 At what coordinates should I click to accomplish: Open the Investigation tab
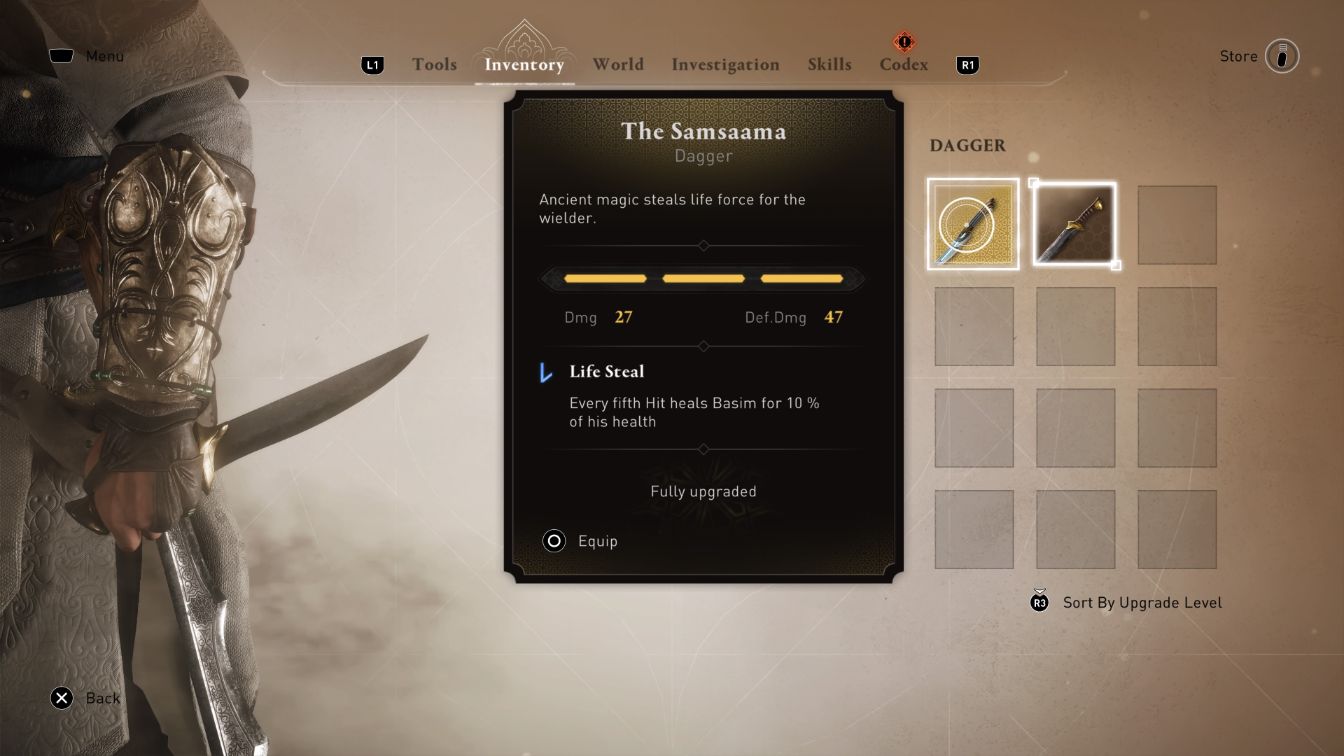tap(725, 64)
